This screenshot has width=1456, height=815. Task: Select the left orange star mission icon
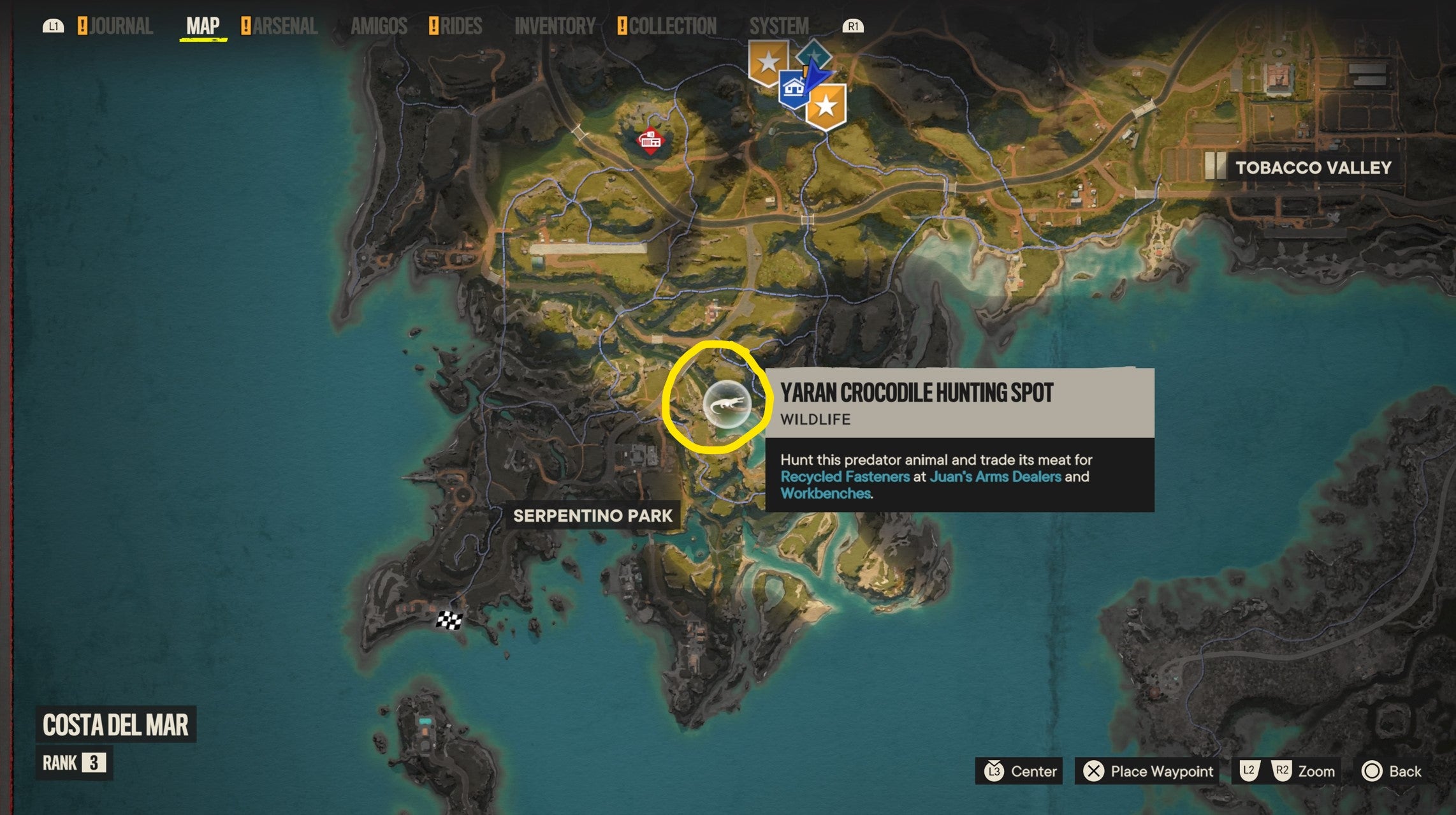[769, 62]
